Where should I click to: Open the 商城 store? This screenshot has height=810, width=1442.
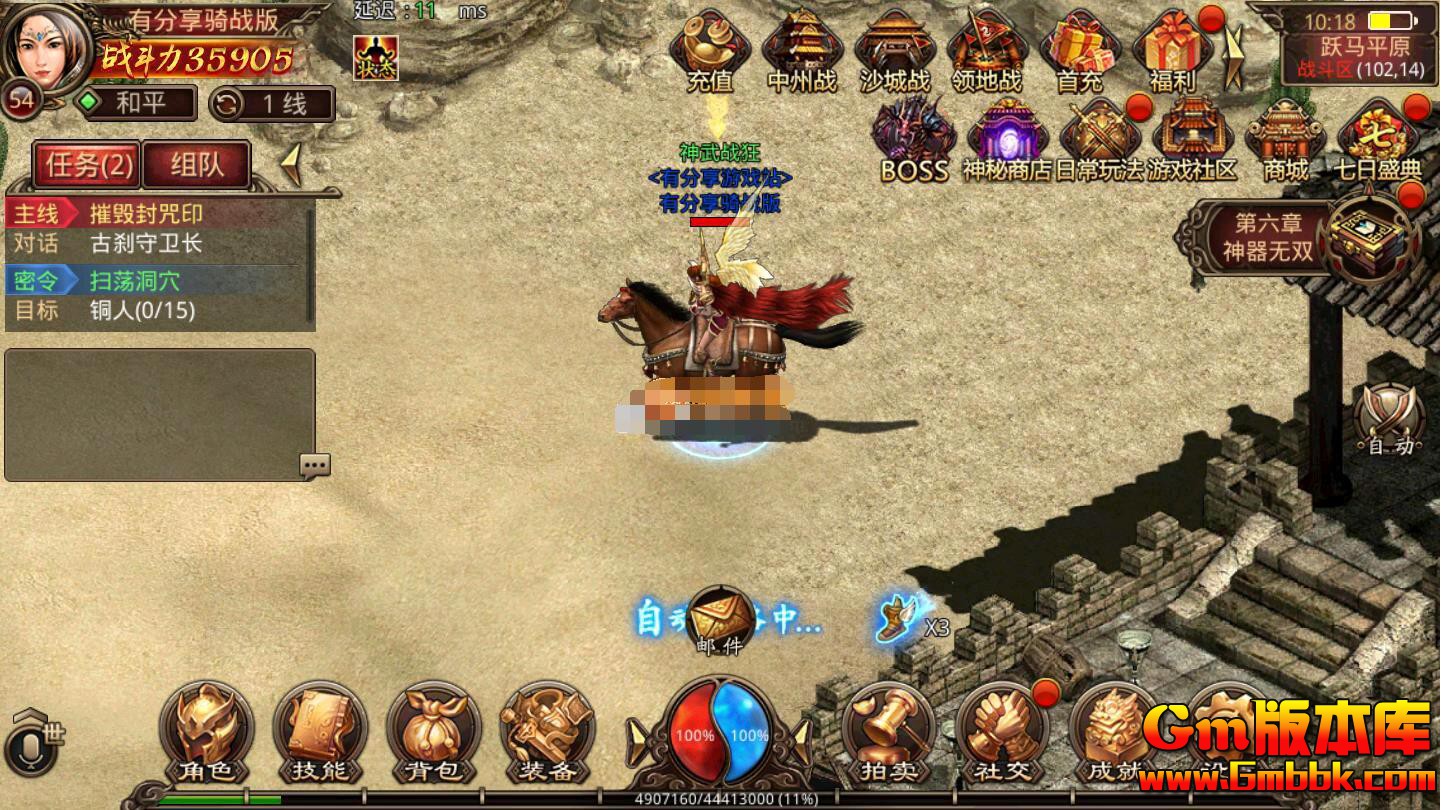1285,138
